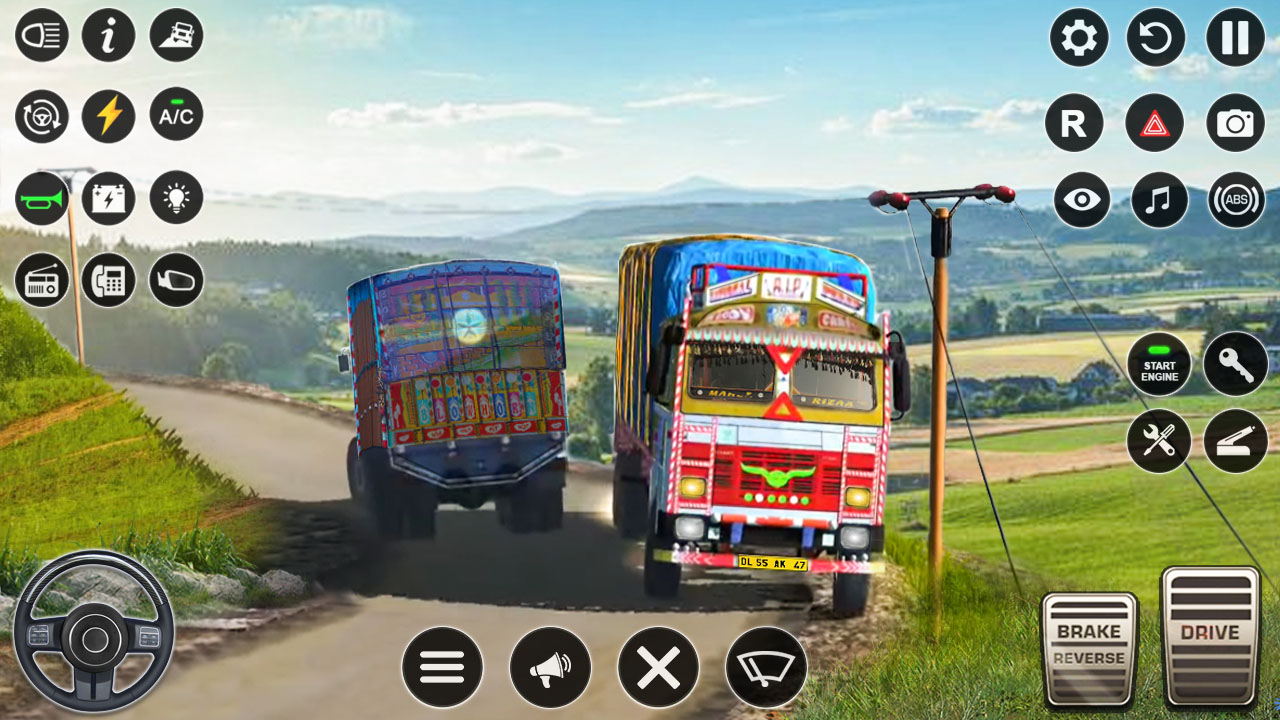The width and height of the screenshot is (1280, 720).
Task: Activate the nitro boost
Action: point(108,116)
